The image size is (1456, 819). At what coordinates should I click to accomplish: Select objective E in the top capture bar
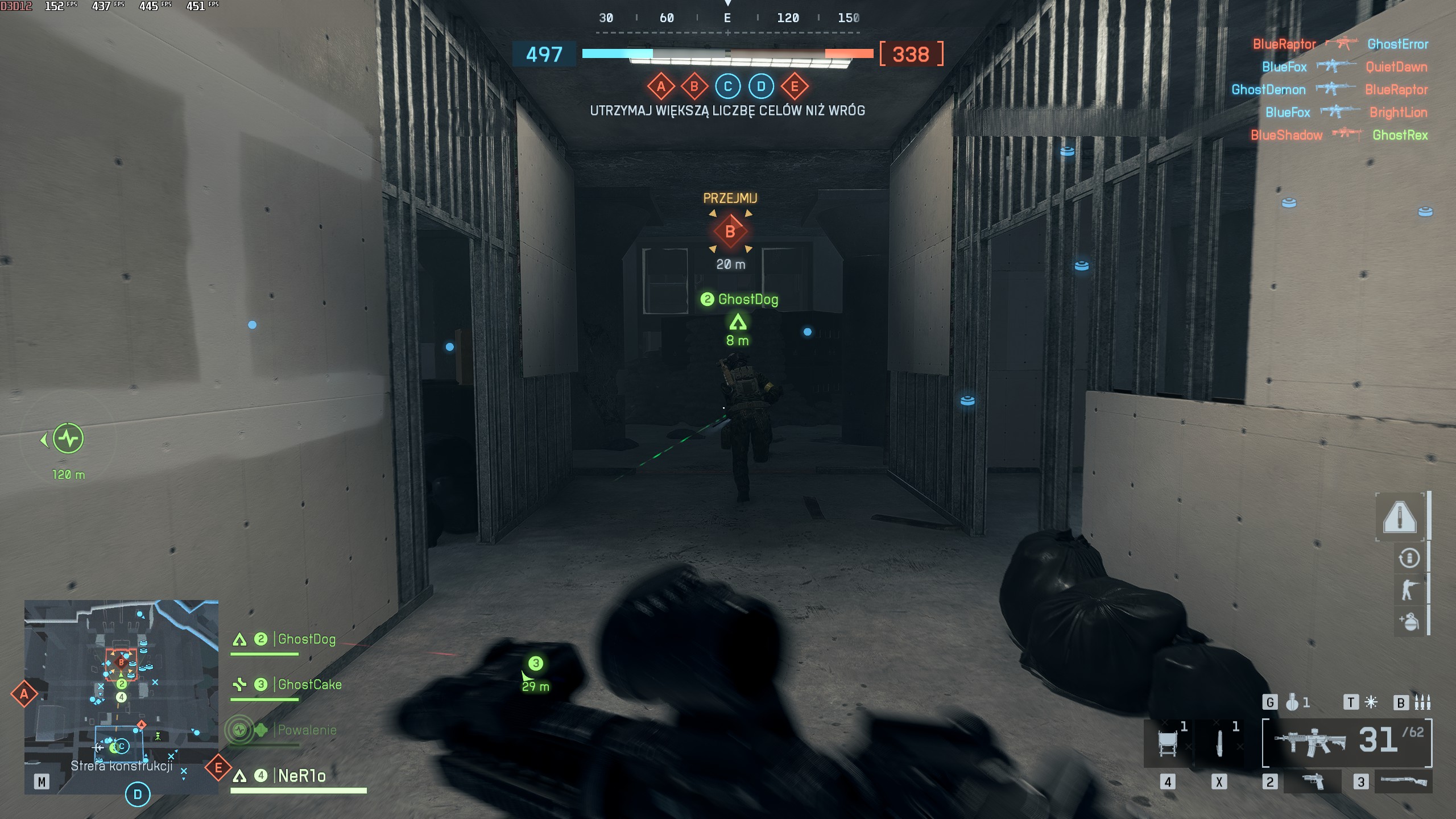(795, 87)
